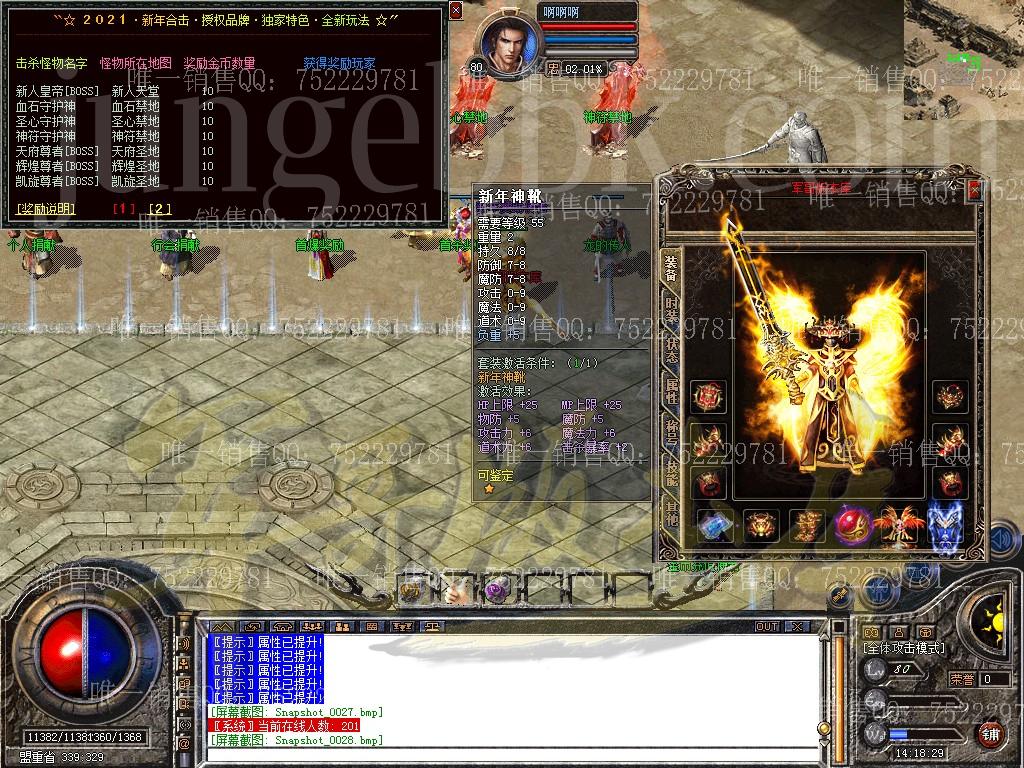
Task: Open the red 铺 shop button
Action: click(x=990, y=733)
